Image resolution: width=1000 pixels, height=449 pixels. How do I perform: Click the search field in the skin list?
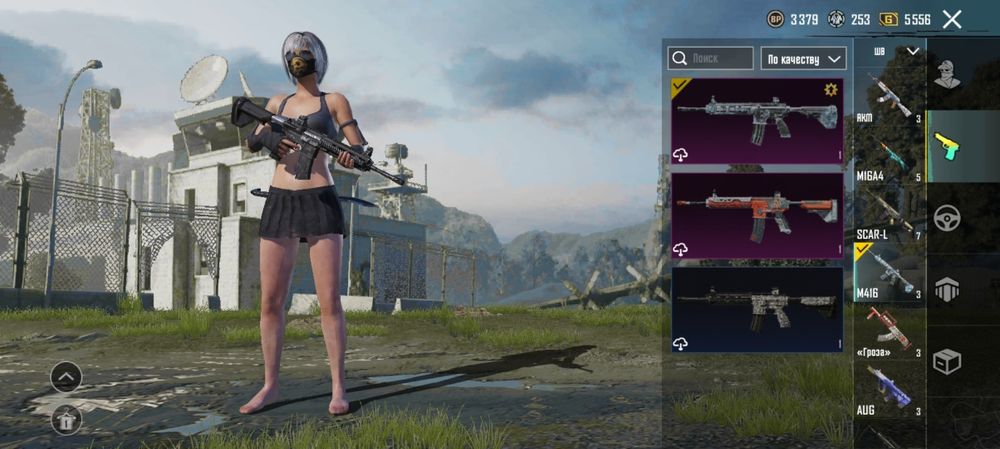[711, 58]
